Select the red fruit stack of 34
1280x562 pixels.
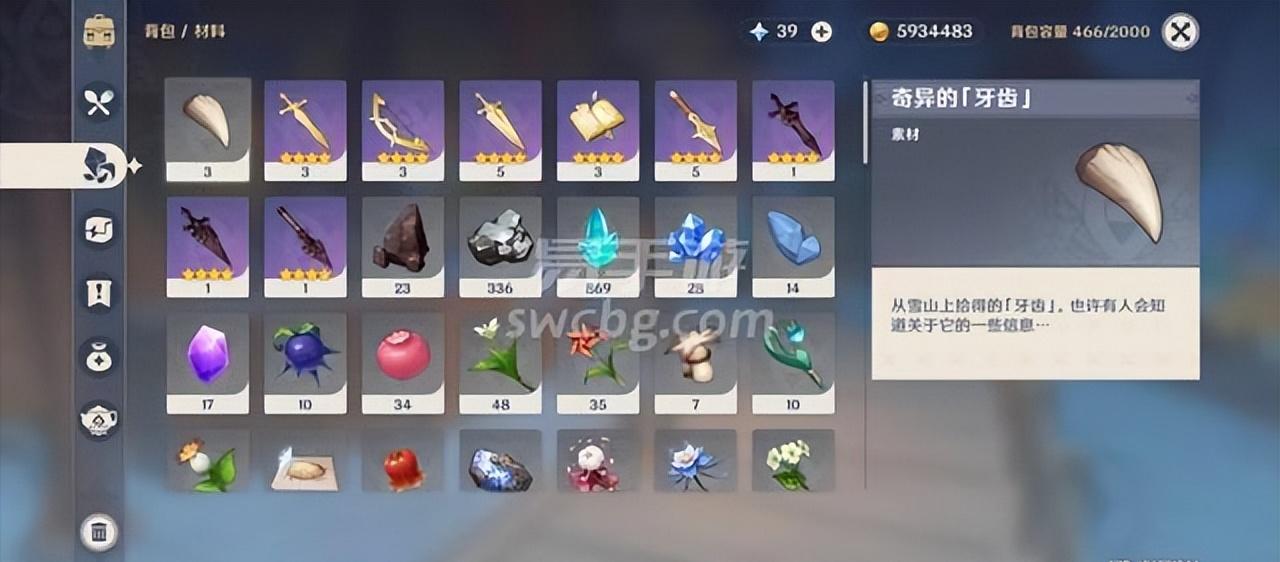point(402,362)
